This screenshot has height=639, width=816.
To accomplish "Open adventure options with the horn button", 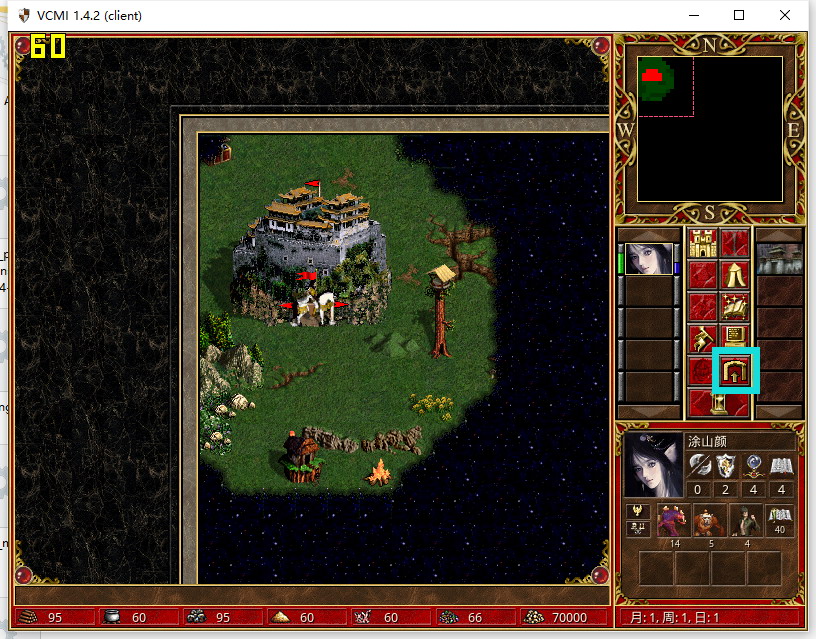I will pyautogui.click(x=704, y=339).
